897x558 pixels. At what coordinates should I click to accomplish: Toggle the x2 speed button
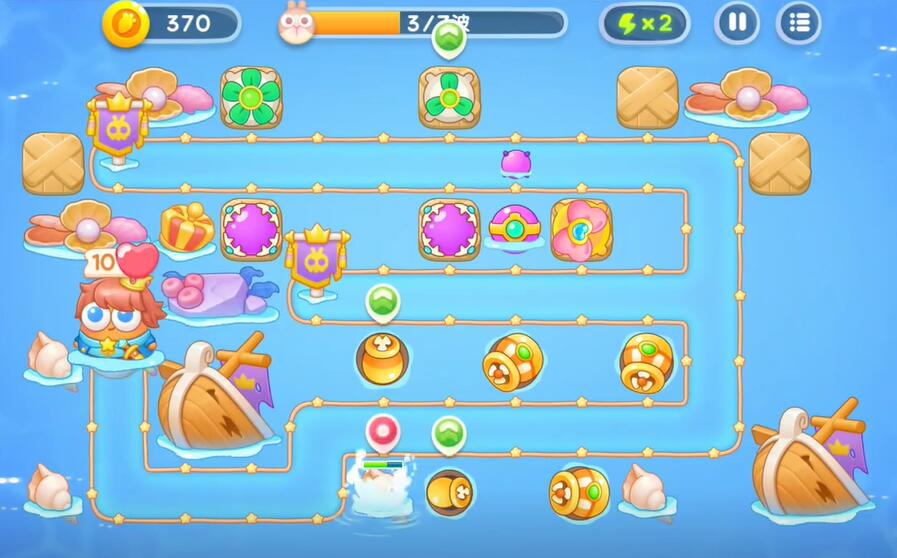[644, 23]
